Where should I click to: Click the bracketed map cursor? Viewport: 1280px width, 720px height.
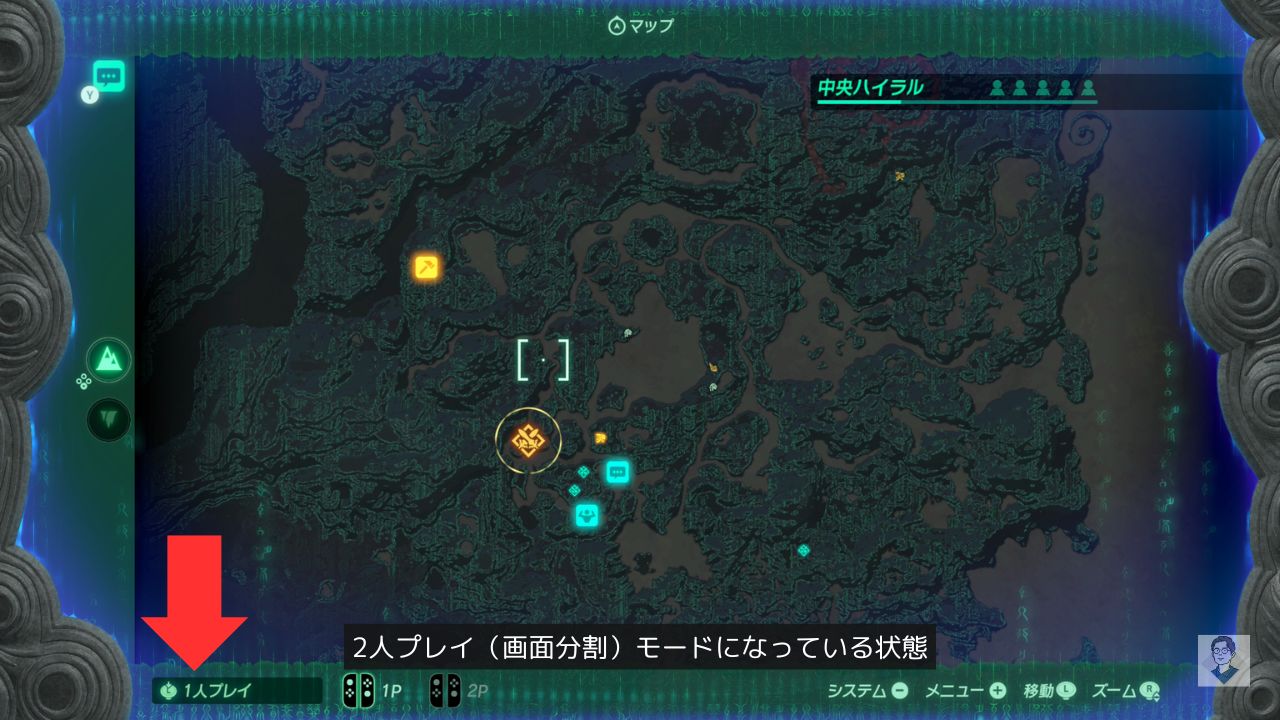543,360
